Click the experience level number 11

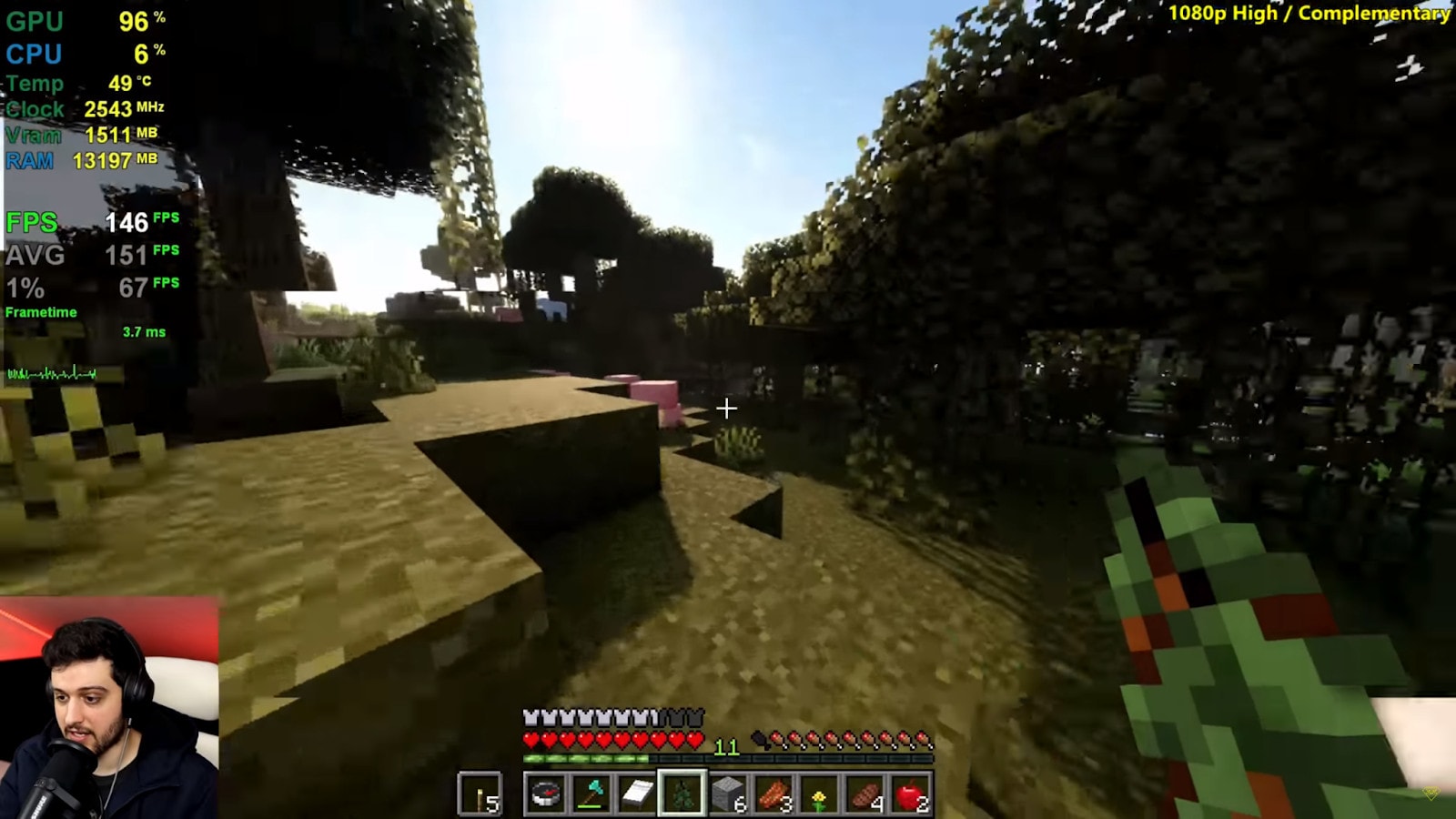point(726,746)
